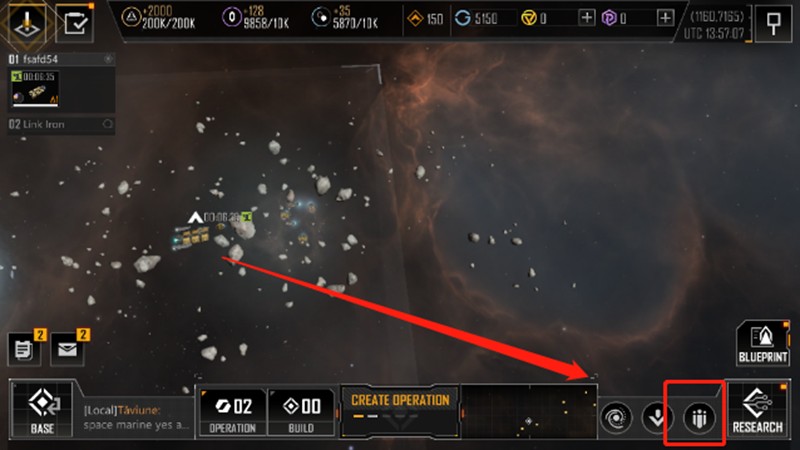The height and width of the screenshot is (450, 800).
Task: Add gold currency with the plus button
Action: point(587,18)
